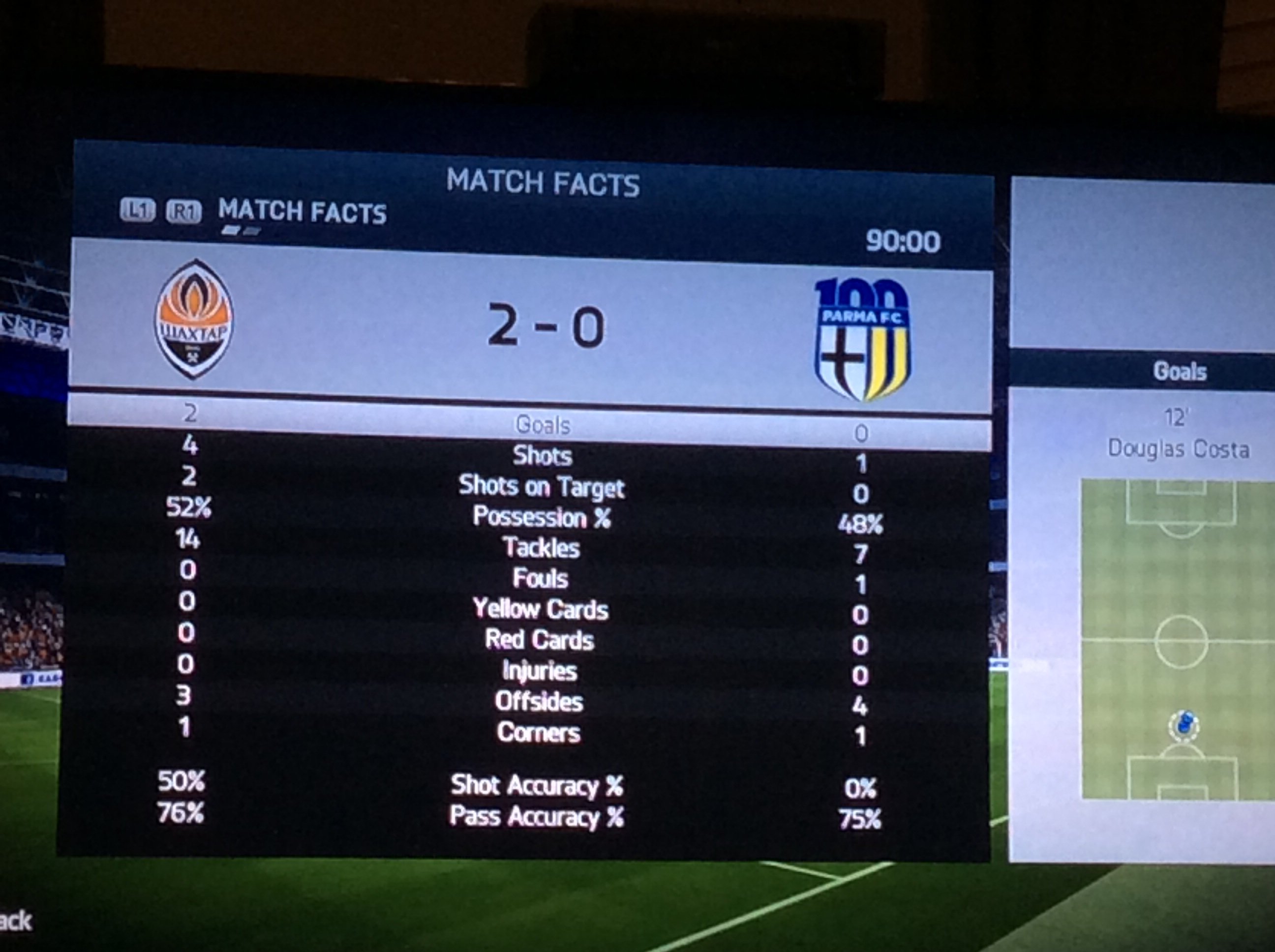1275x952 pixels.
Task: Click the Shakhtar Donetsk team crest
Action: (x=194, y=319)
